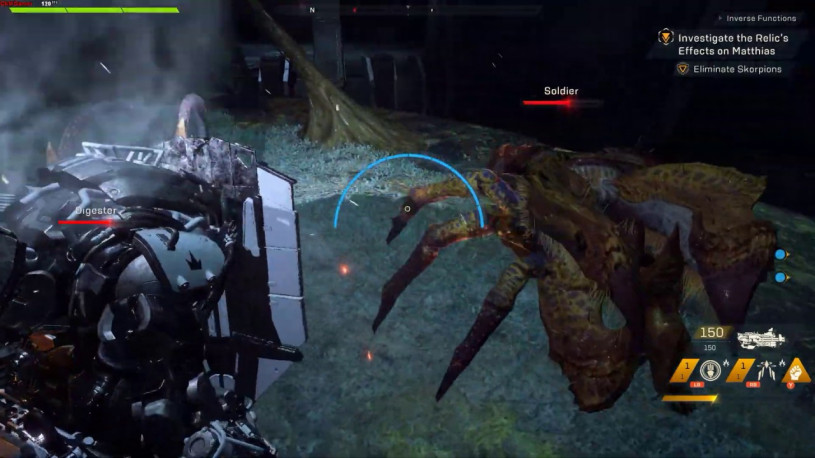Viewport: 815px width, 458px height.
Task: Select the Eliminate Skorpions sub-objective
Action: coord(743,69)
